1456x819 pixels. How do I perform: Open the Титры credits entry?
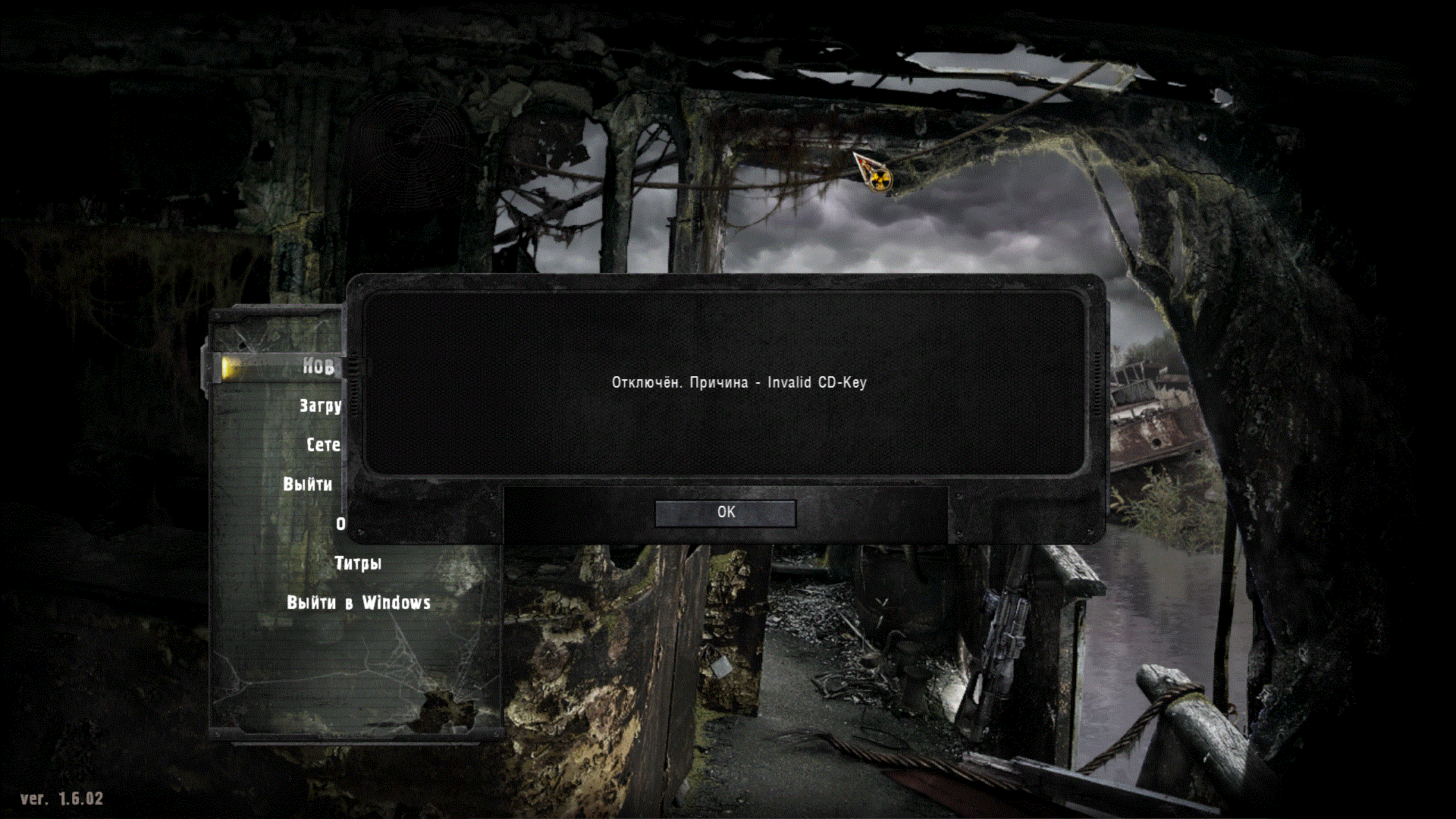(358, 563)
